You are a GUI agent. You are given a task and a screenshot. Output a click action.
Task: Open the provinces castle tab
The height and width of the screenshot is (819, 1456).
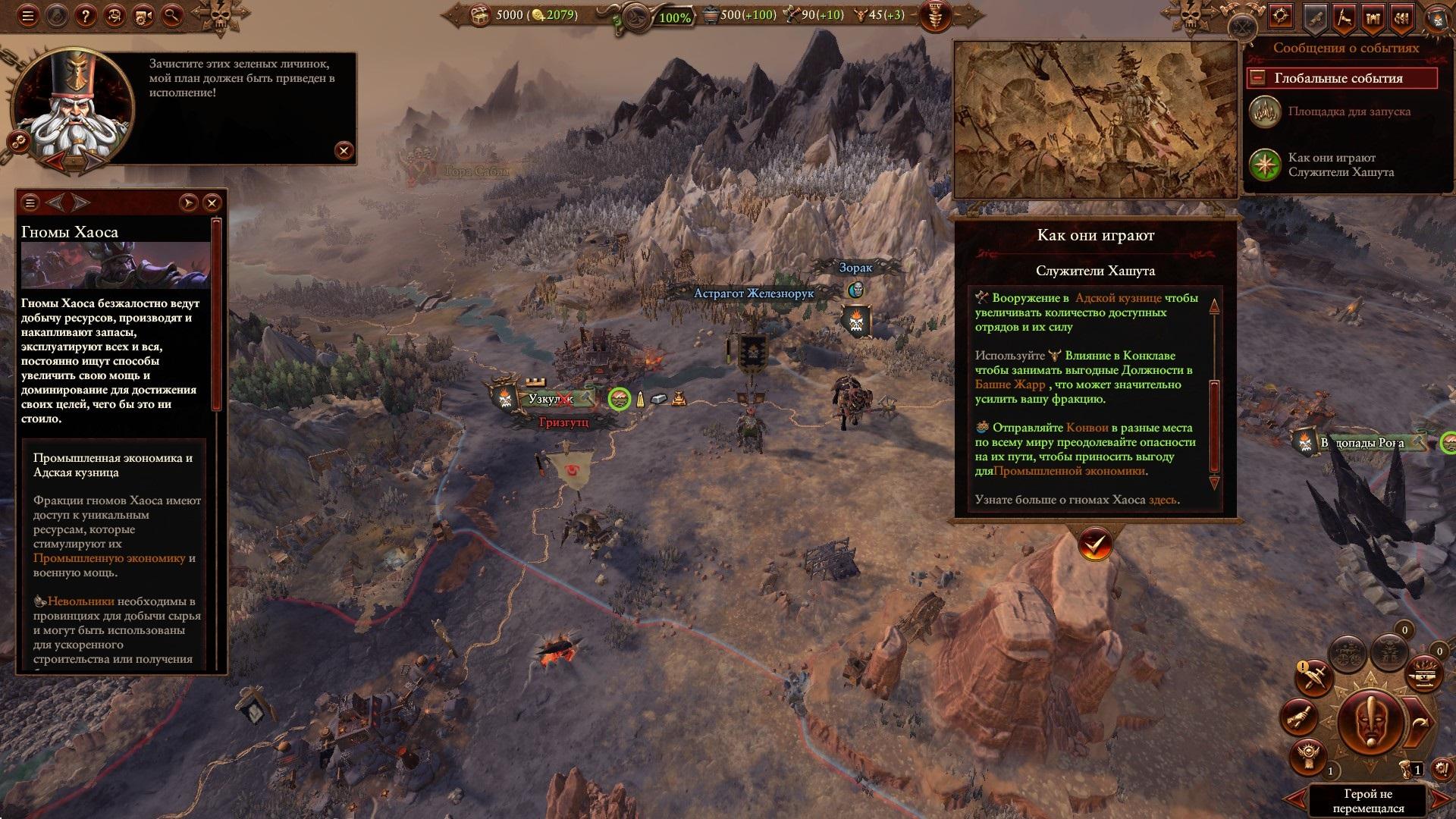(x=1373, y=18)
